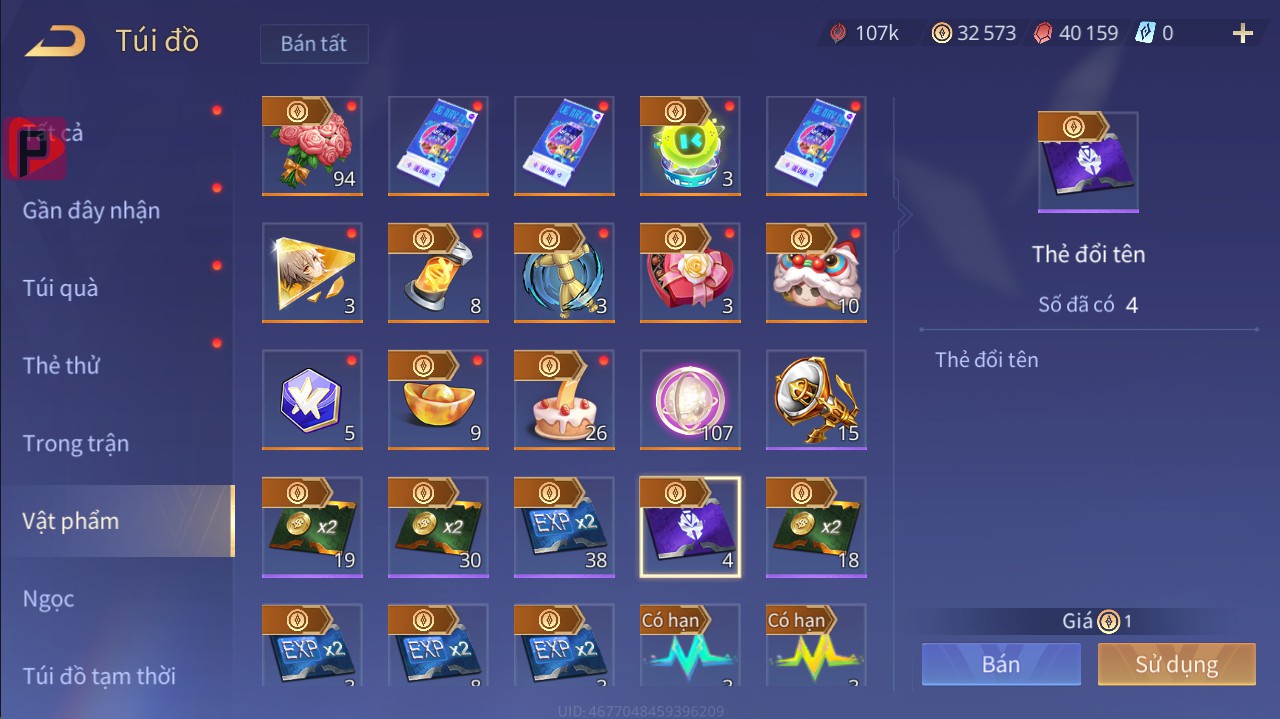Open the Túi đồ tạm thời tab

[x=99, y=676]
